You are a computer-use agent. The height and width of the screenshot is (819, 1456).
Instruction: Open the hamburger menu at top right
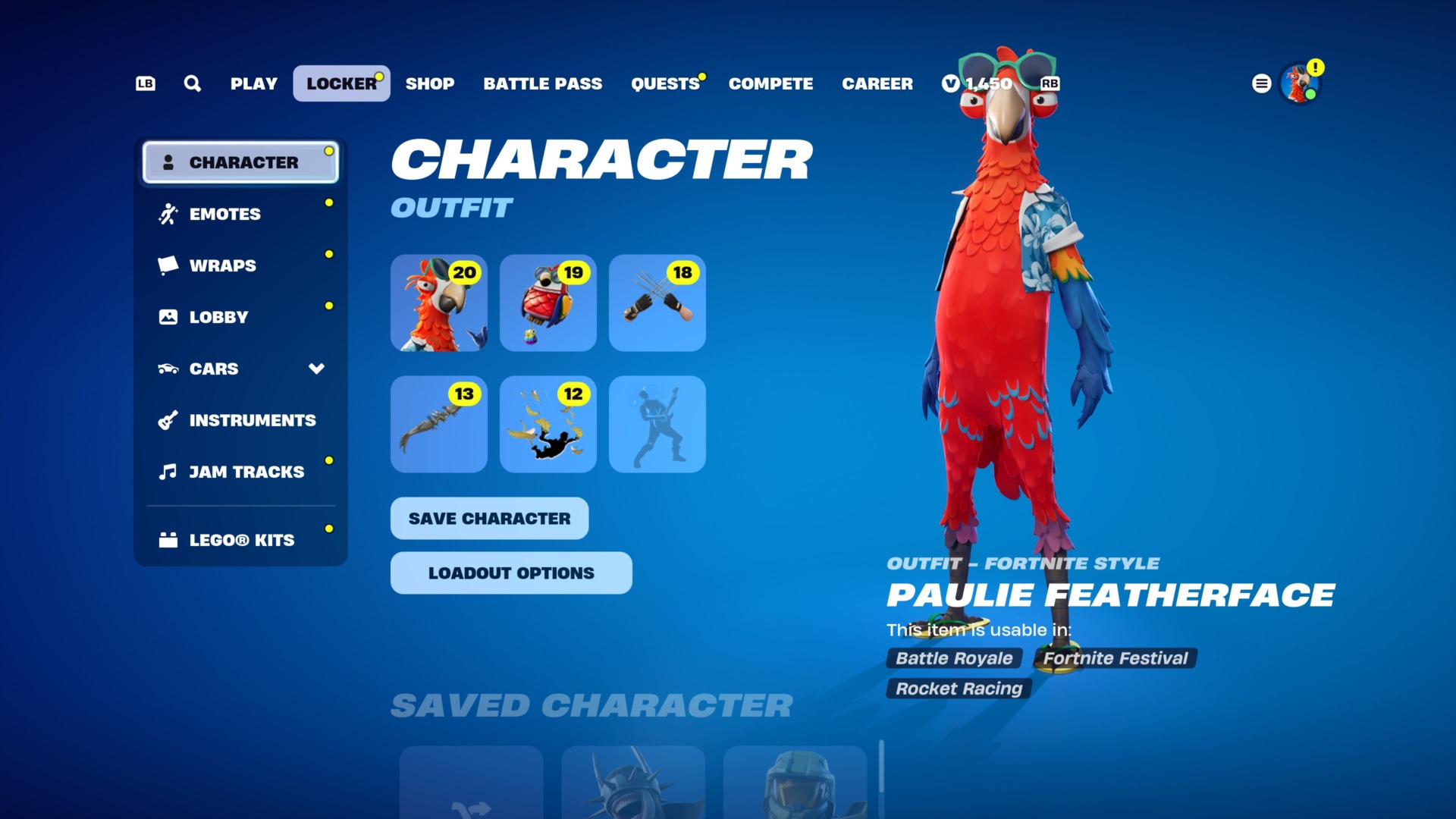[1261, 83]
